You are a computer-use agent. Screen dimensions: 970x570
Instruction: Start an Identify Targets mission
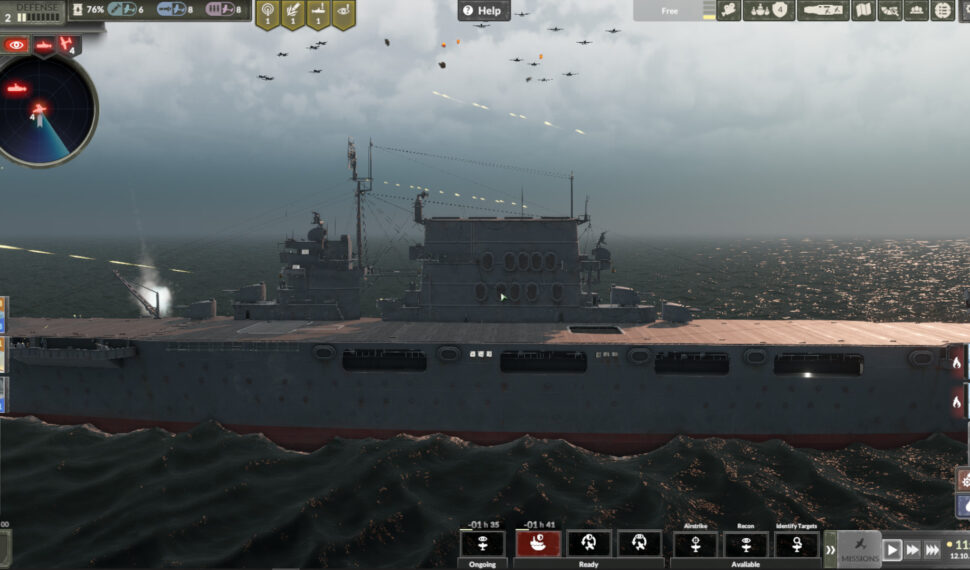pyautogui.click(x=797, y=543)
